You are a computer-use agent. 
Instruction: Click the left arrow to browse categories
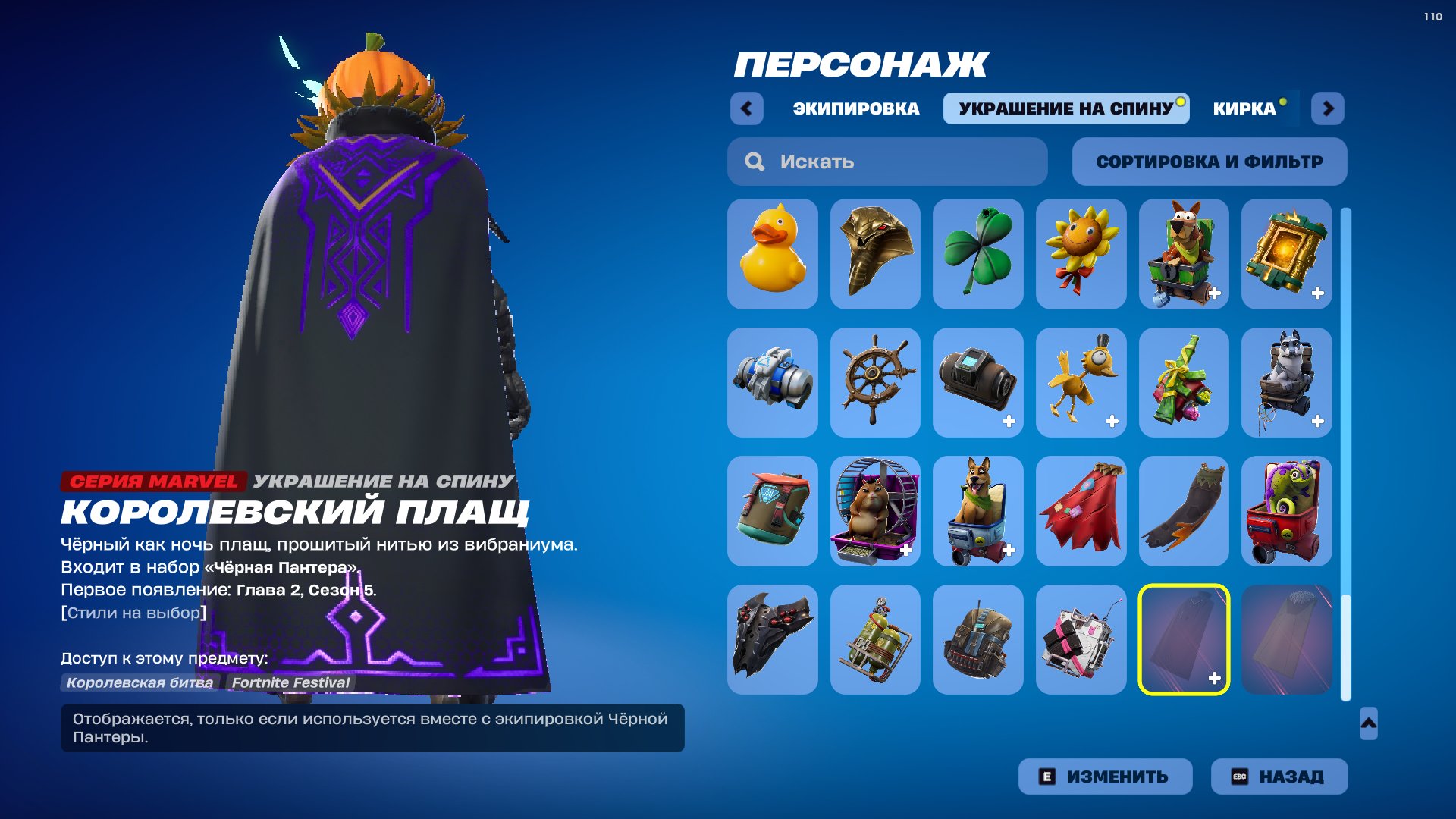coord(747,108)
